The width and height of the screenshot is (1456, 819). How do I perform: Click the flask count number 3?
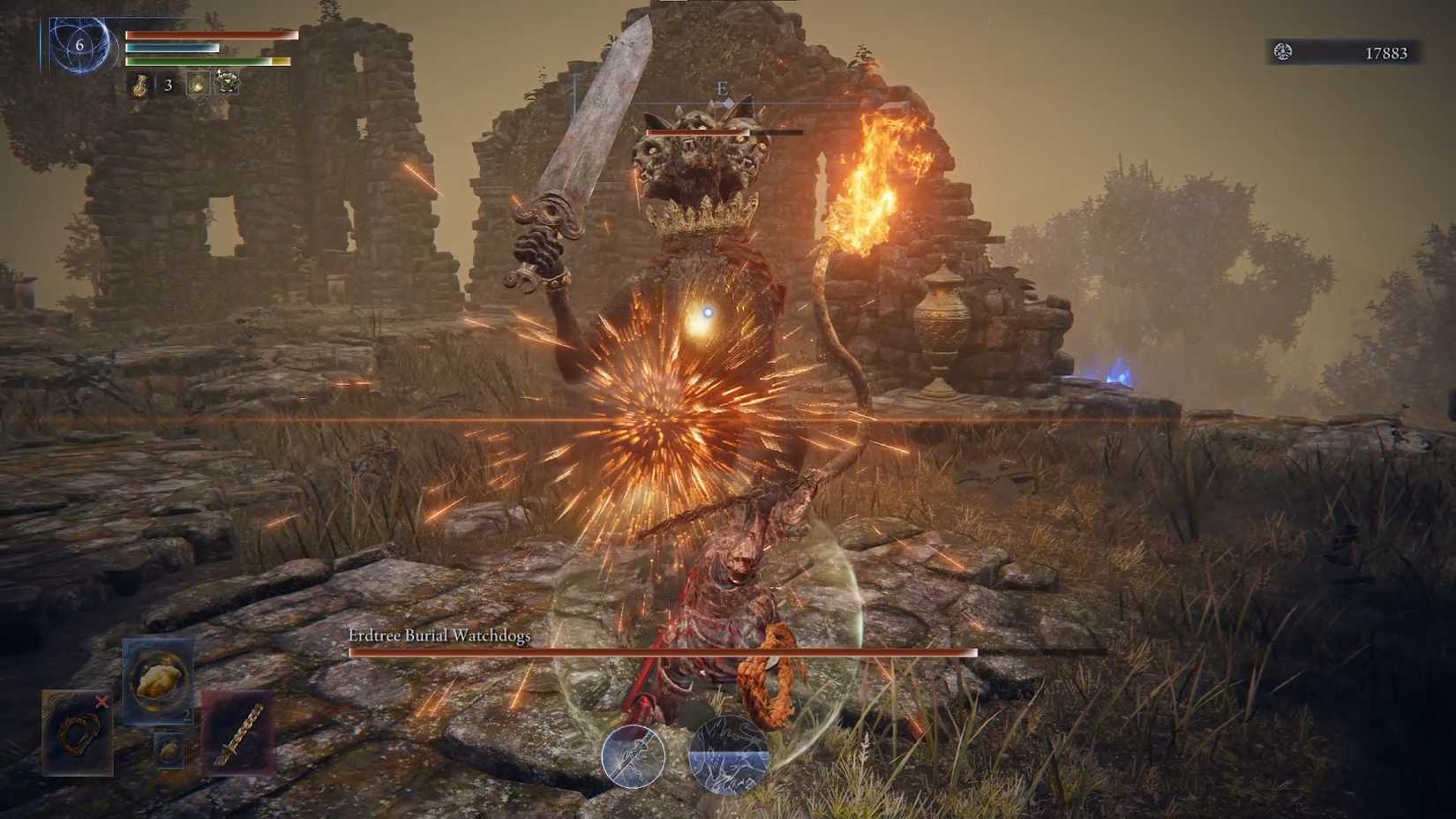[x=168, y=86]
